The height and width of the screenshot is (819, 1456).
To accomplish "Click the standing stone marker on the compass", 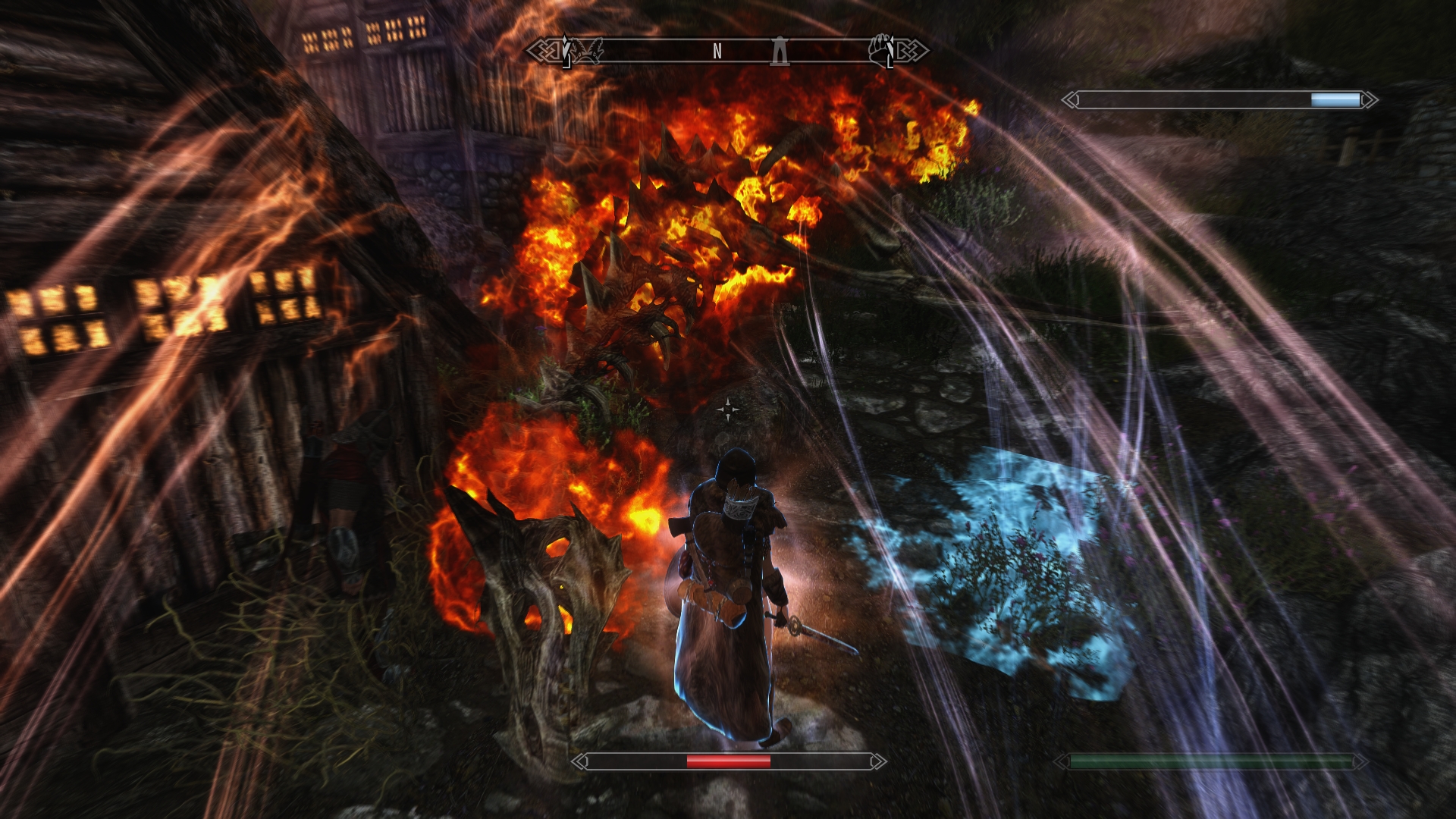I will pos(778,51).
